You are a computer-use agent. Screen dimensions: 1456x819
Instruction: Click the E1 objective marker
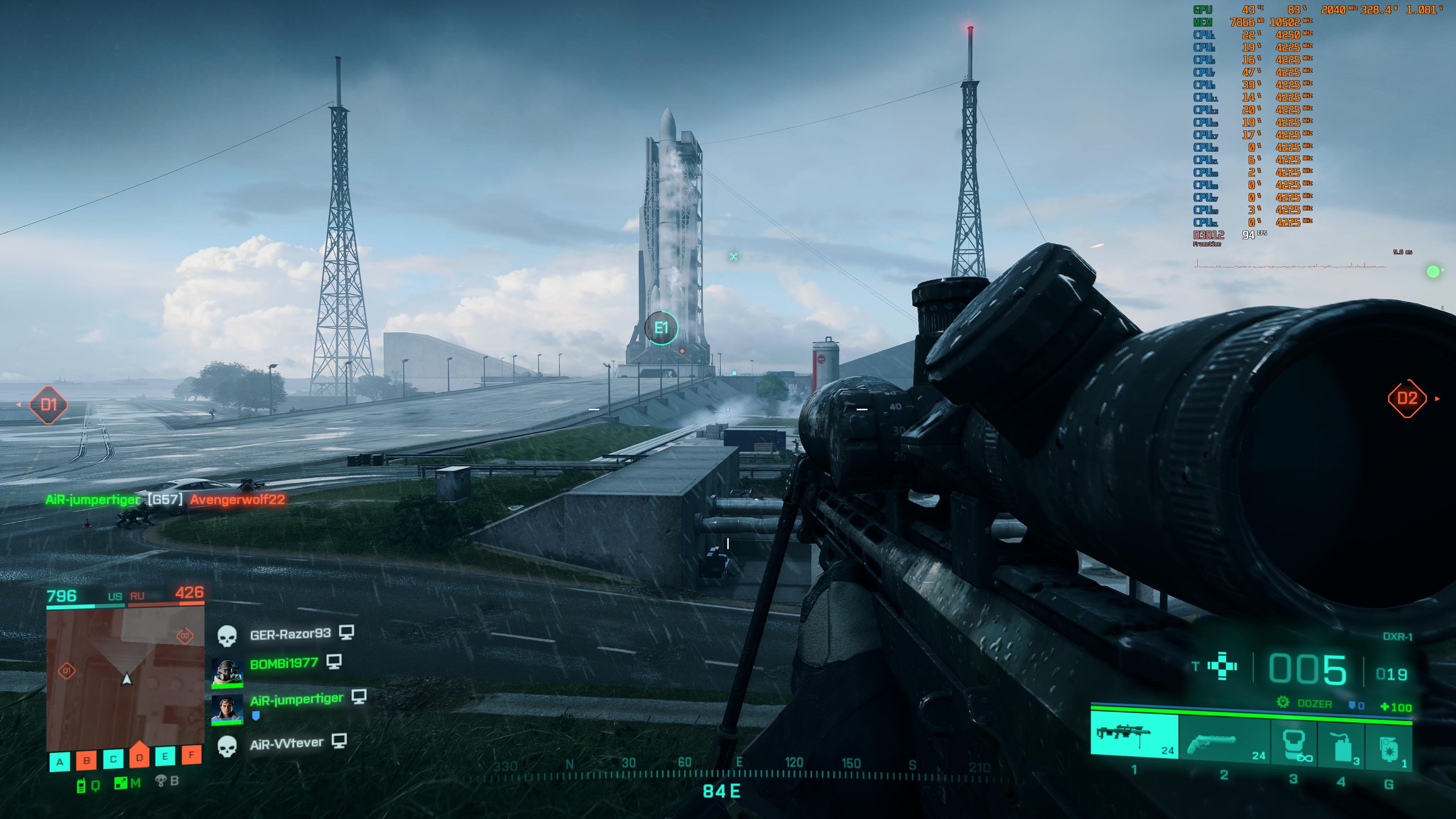(661, 328)
